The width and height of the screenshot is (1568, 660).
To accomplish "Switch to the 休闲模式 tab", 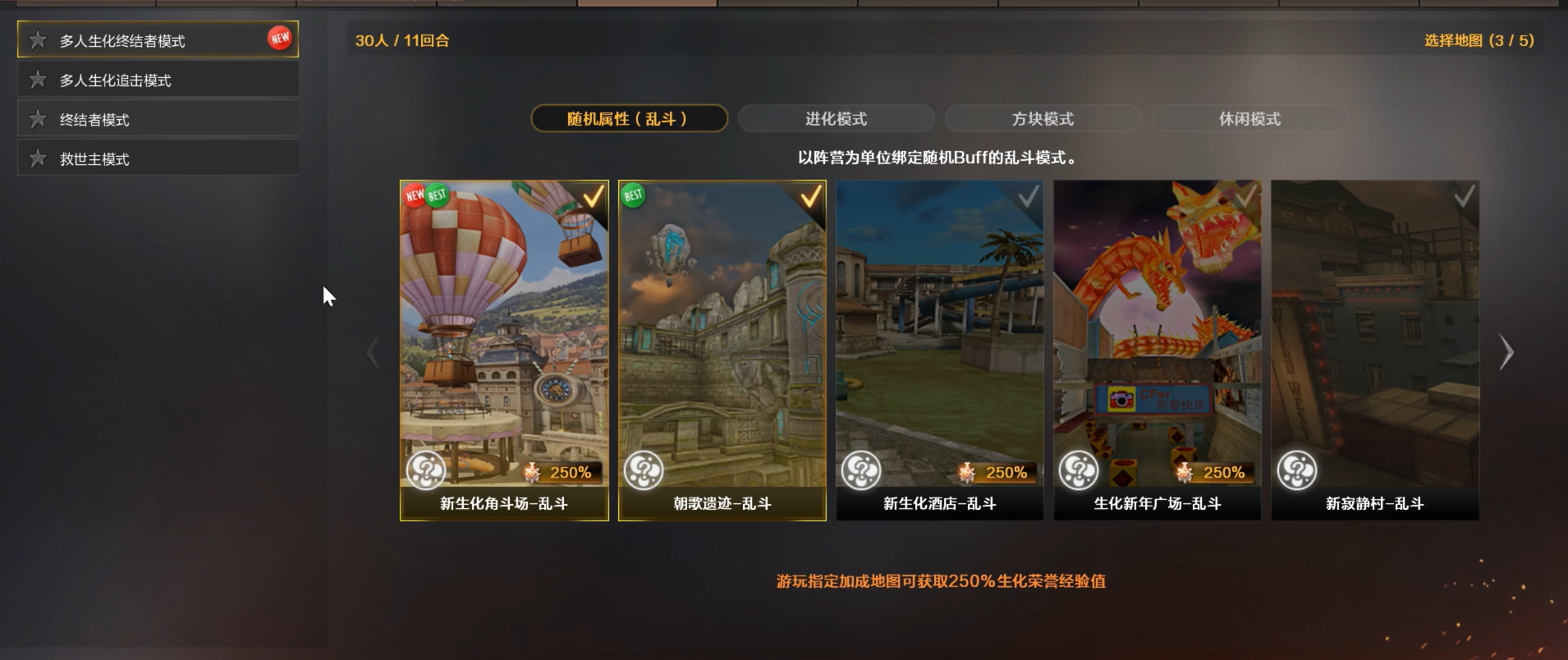I will click(1249, 118).
